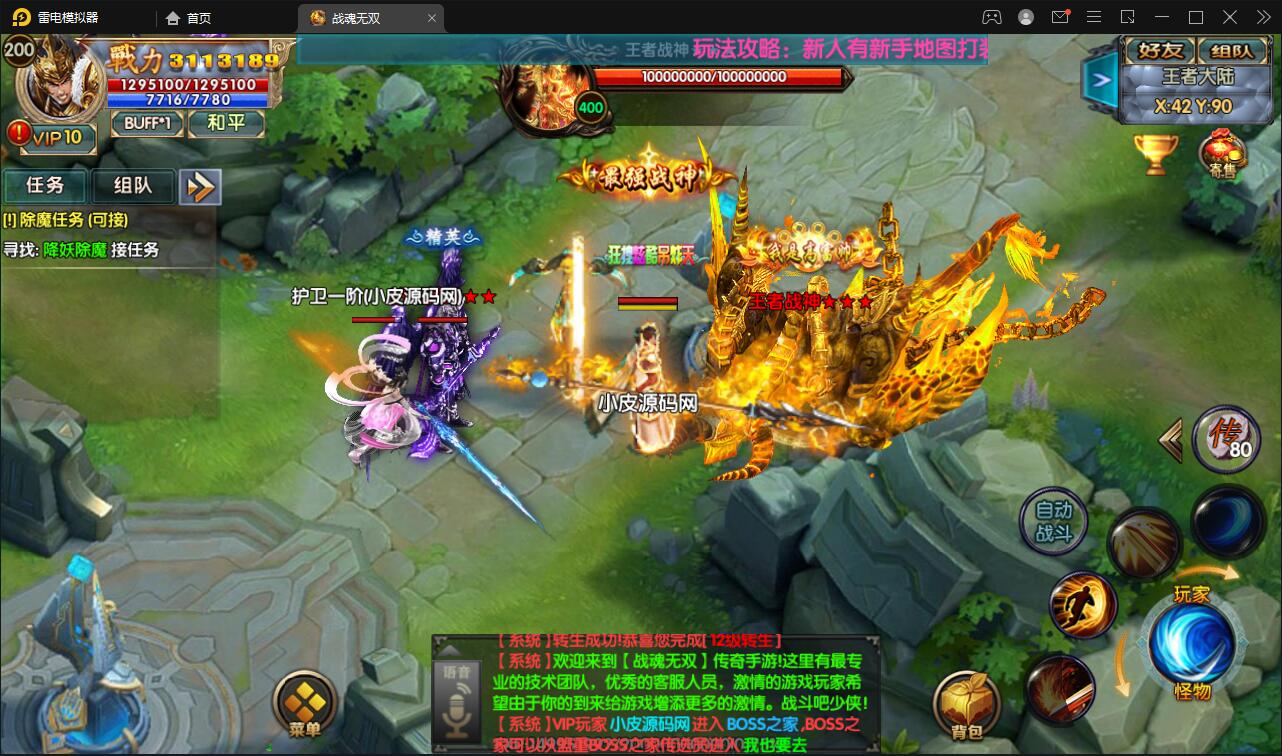Open the 菜单 main menu button
Screen dimensions: 1282x756
pos(305,702)
